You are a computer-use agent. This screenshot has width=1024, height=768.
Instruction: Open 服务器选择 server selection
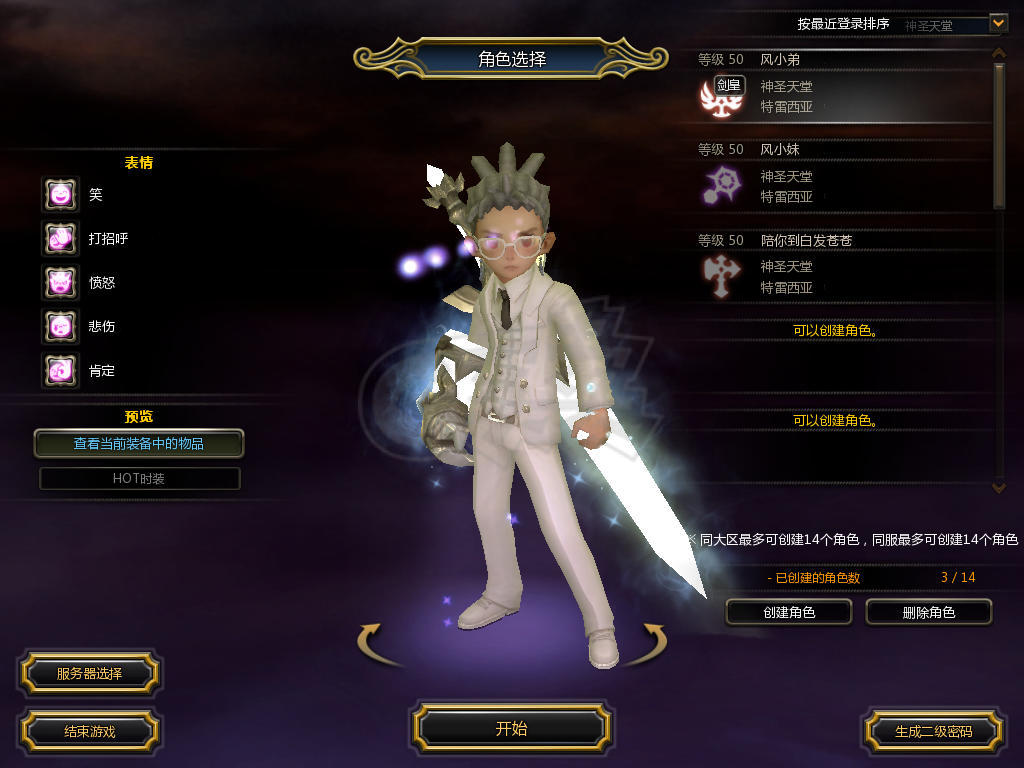pyautogui.click(x=89, y=674)
